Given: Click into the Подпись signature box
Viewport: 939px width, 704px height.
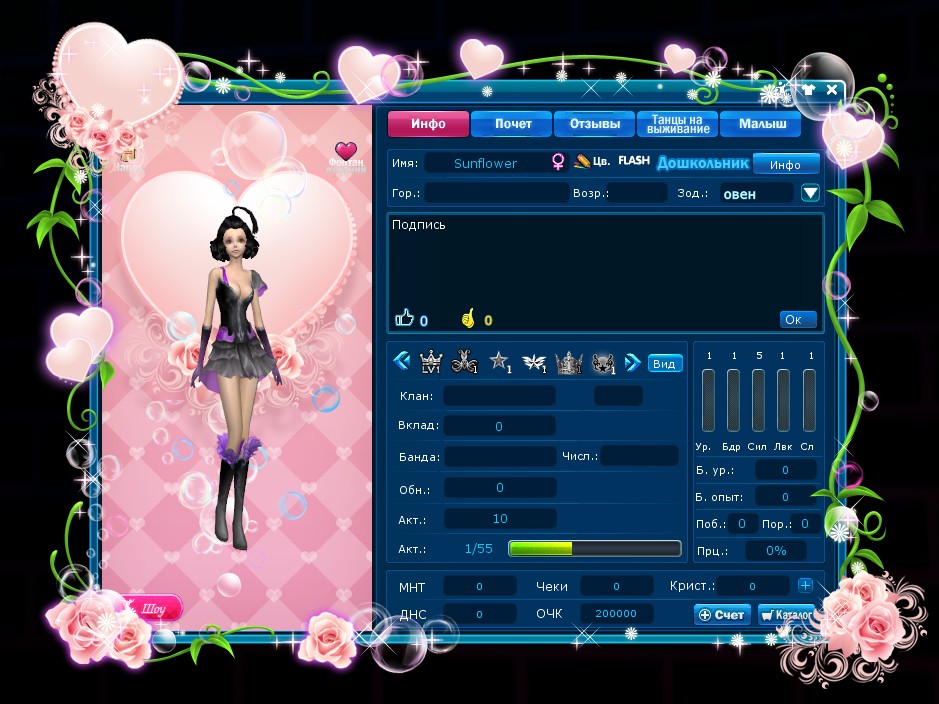Looking at the screenshot, I should coord(604,265).
